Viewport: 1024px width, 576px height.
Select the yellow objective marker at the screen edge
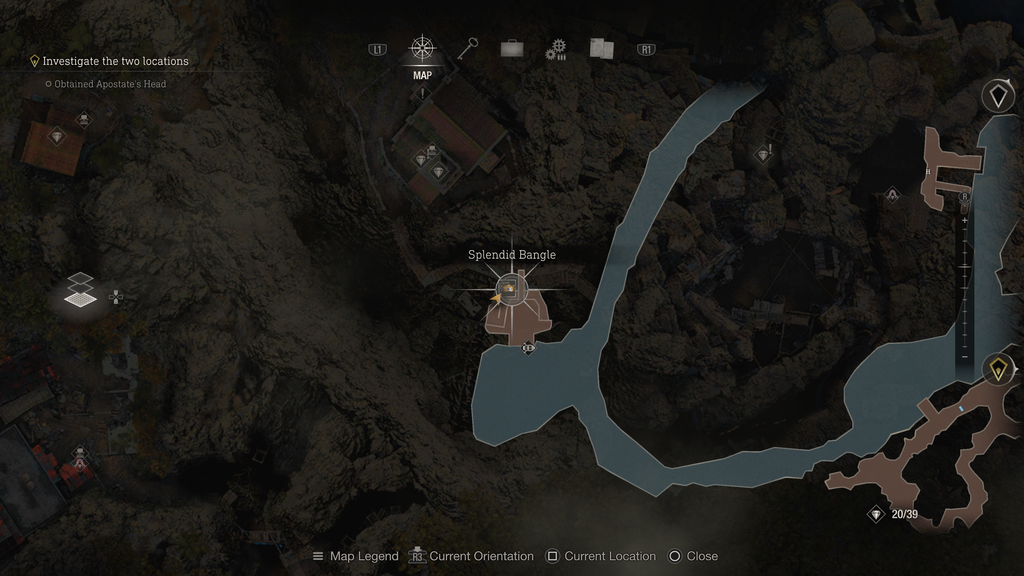point(998,370)
